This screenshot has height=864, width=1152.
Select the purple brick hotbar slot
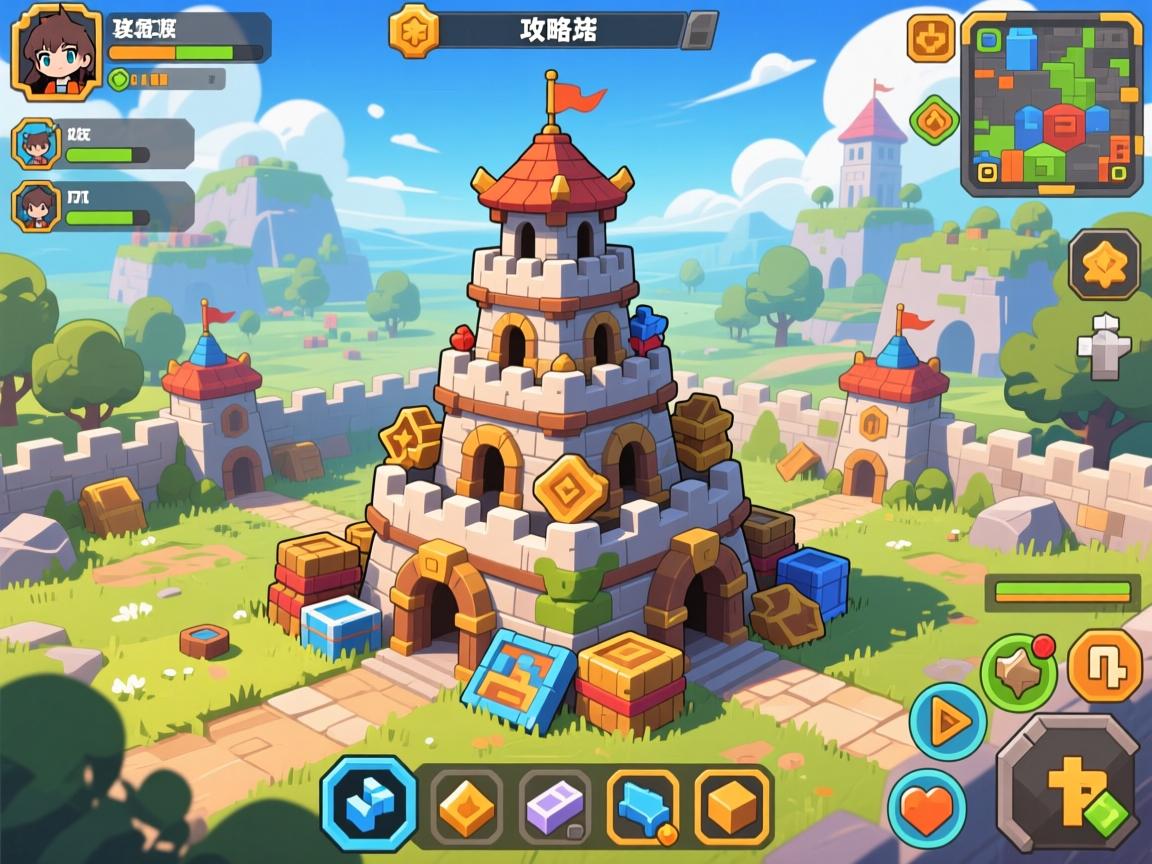coord(554,805)
